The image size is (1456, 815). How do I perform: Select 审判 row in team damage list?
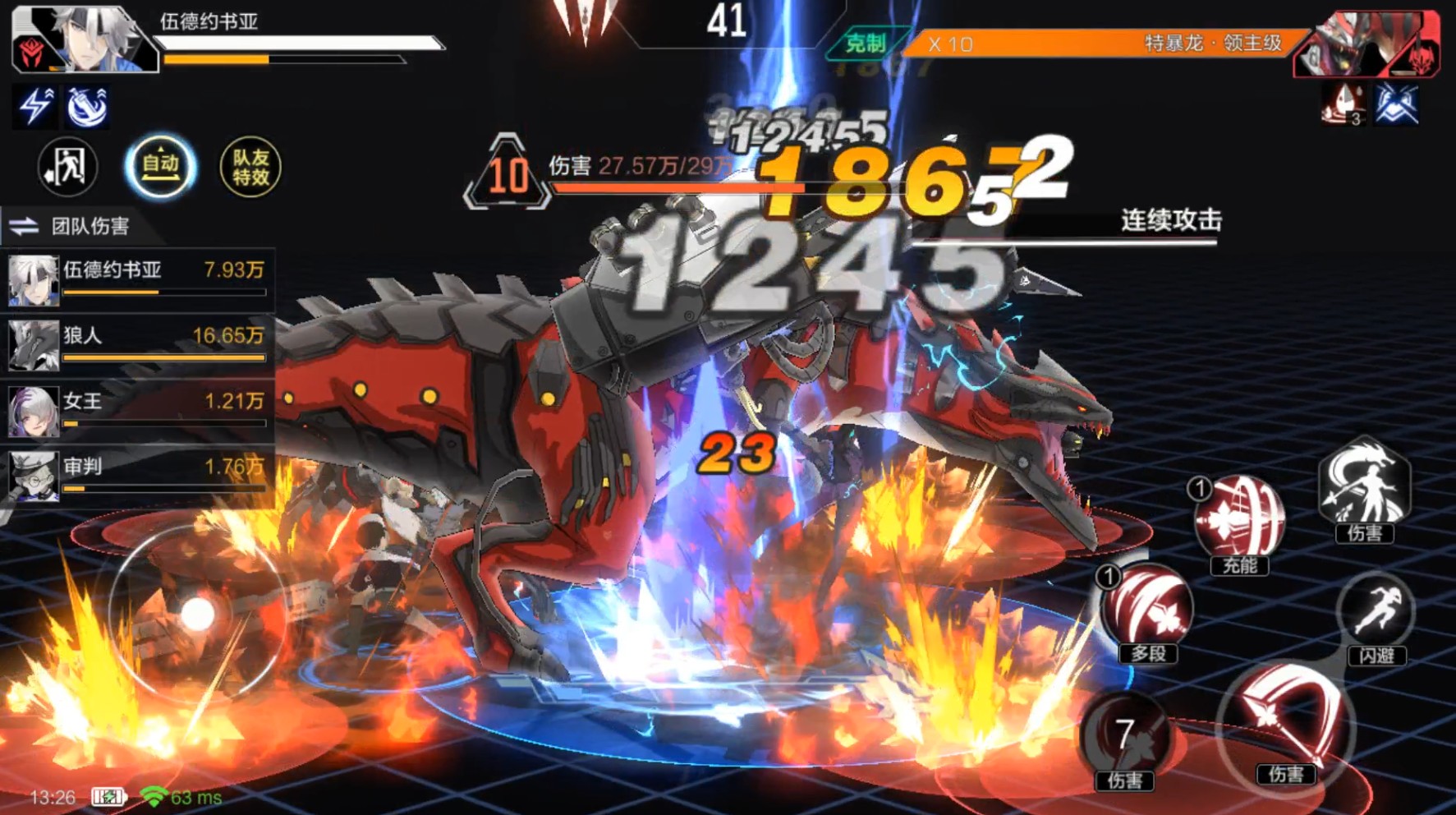[x=137, y=476]
